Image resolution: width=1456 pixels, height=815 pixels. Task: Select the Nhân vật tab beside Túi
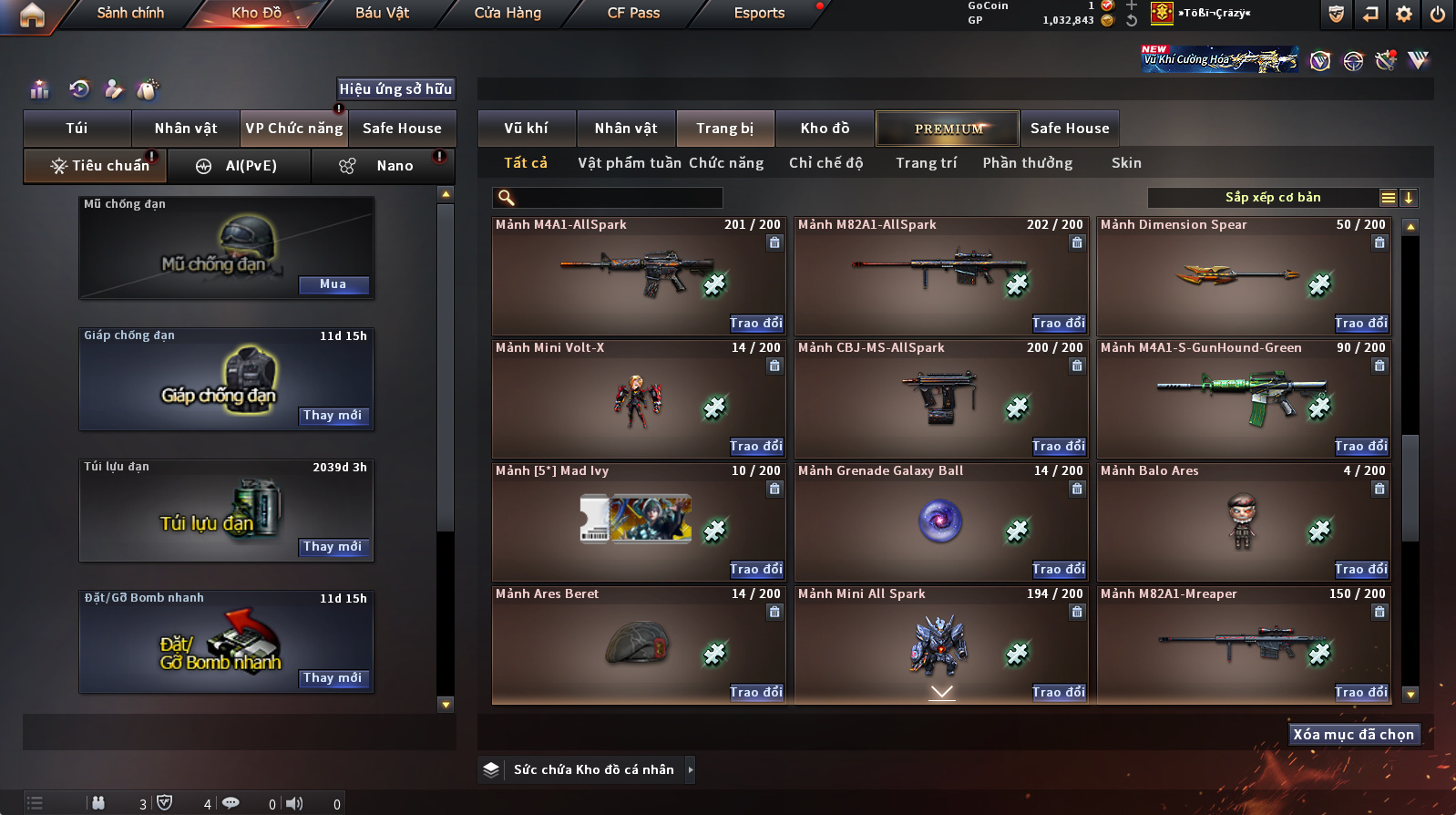click(186, 129)
